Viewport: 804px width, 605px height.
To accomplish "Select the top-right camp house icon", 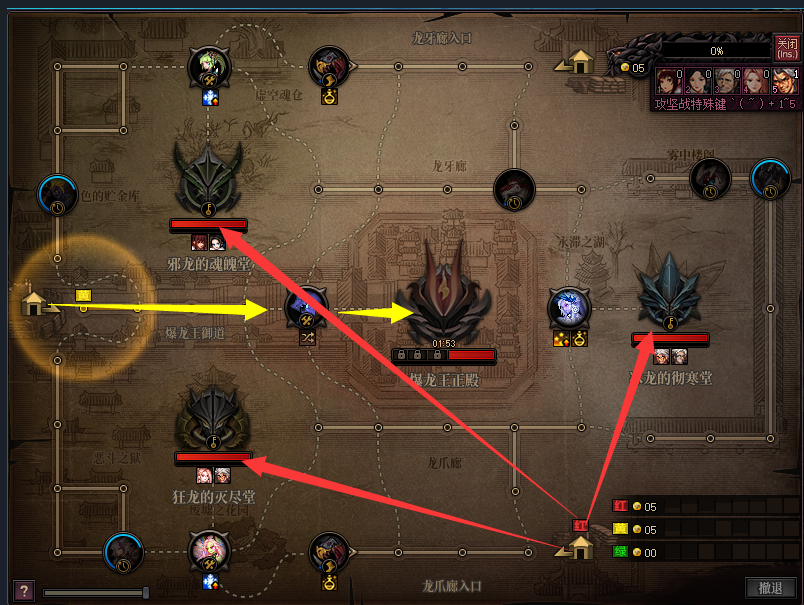I will 579,62.
